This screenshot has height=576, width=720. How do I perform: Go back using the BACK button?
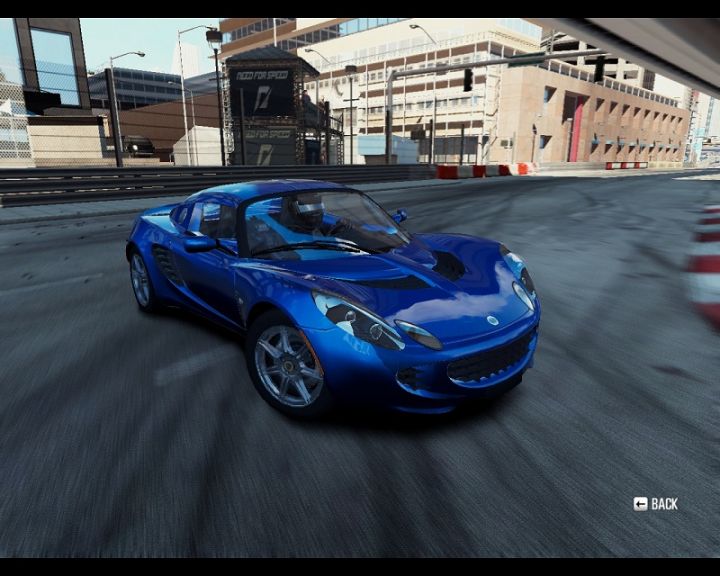(656, 504)
